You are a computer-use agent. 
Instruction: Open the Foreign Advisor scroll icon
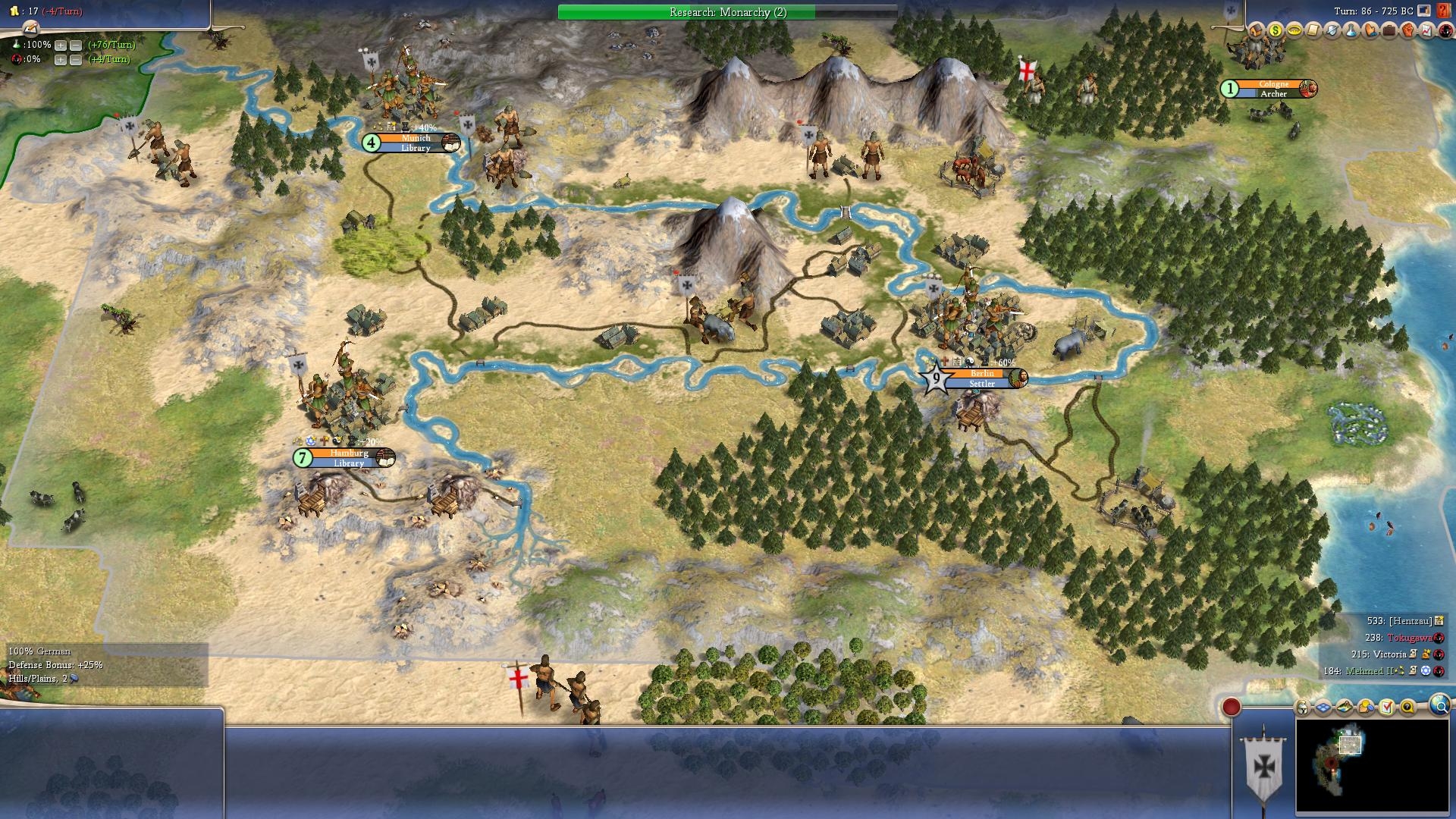[x=1313, y=32]
